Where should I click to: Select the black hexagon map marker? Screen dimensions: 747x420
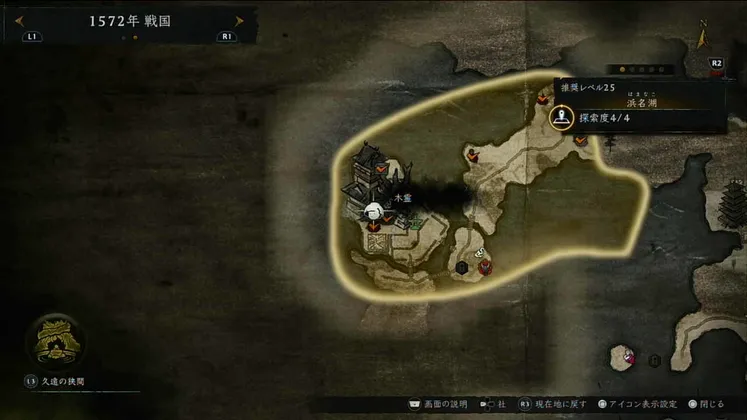tap(462, 267)
